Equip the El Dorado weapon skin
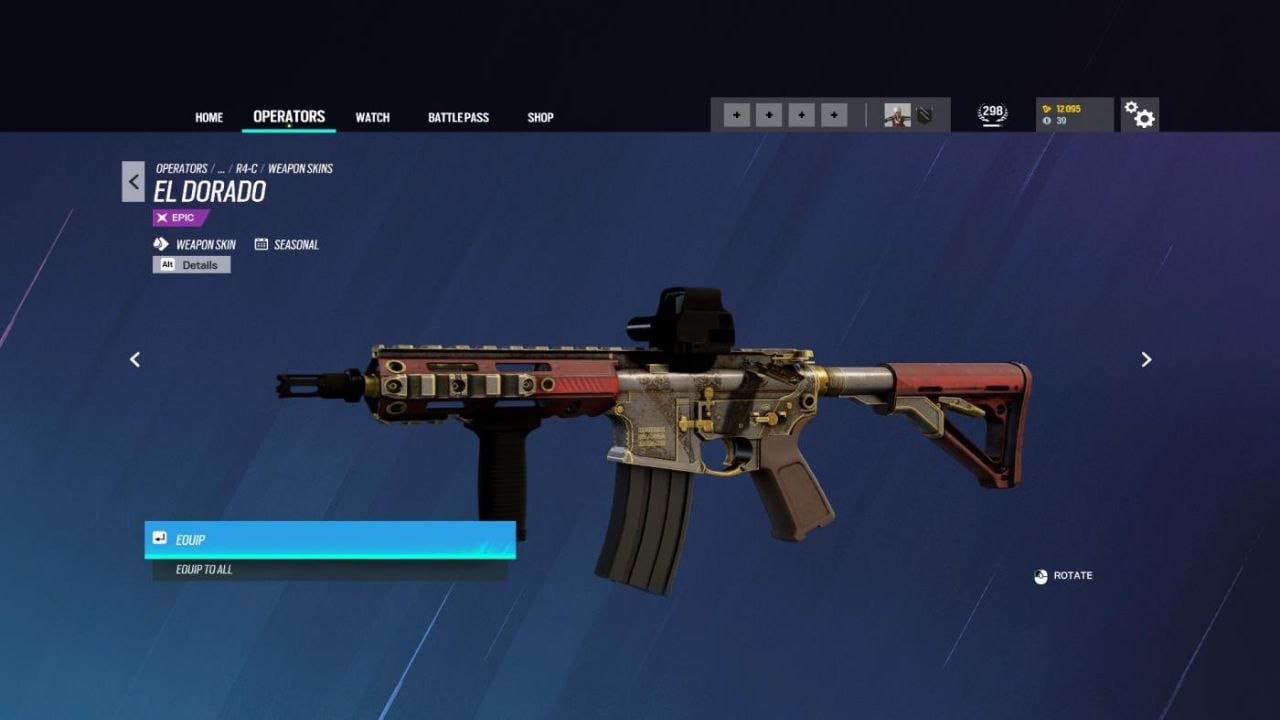The width and height of the screenshot is (1280, 720). tap(330, 539)
